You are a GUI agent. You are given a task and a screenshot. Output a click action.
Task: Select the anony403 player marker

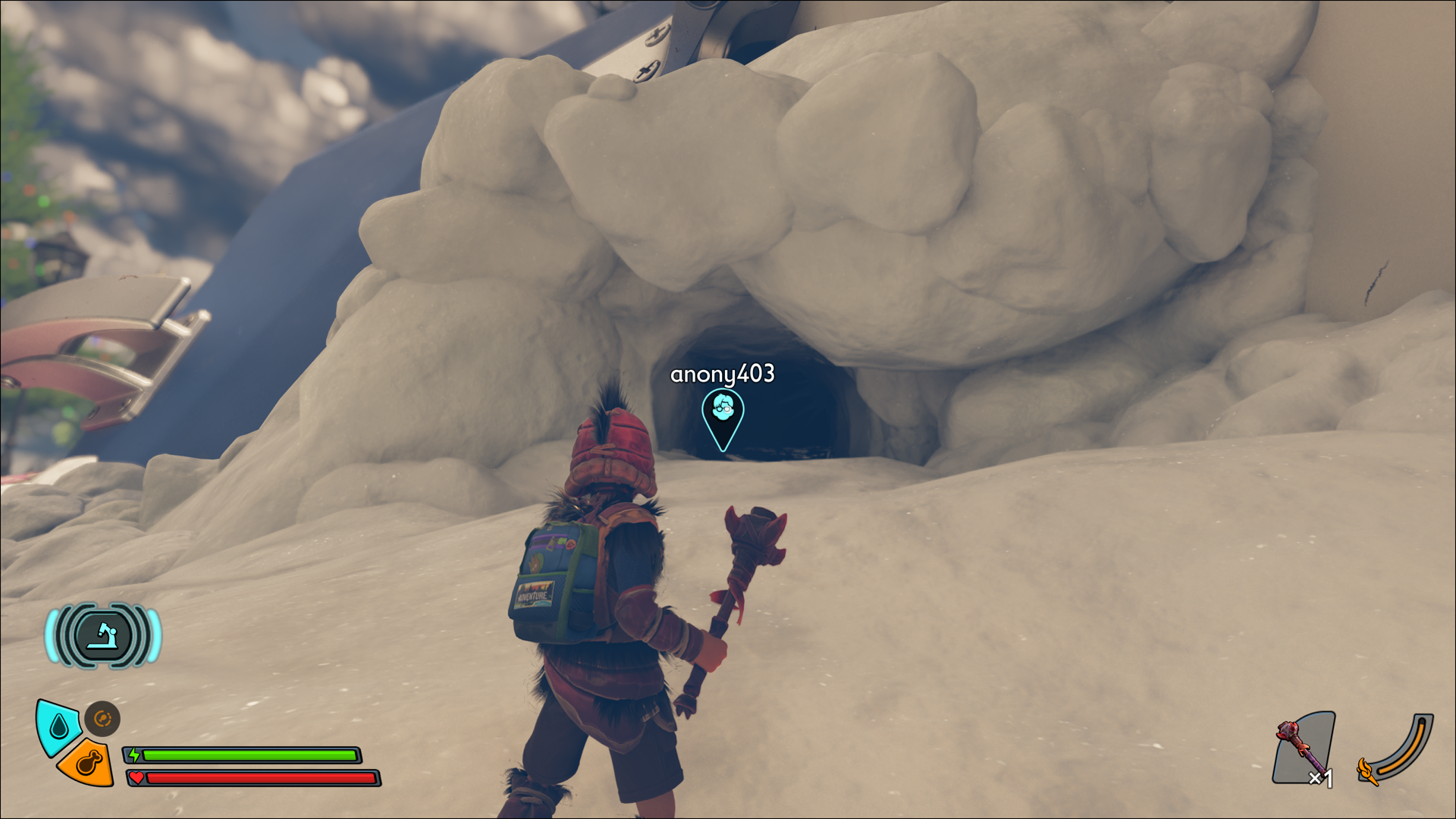pyautogui.click(x=723, y=418)
